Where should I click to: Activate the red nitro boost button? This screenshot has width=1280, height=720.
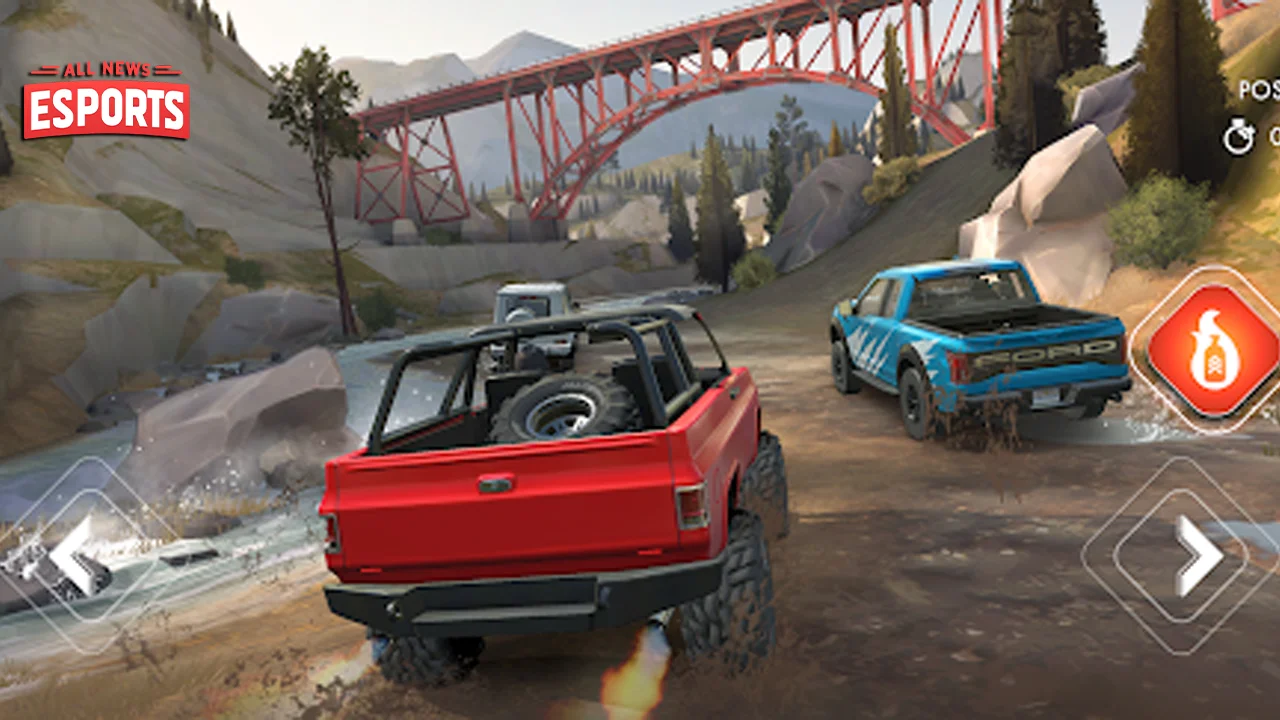click(1212, 350)
